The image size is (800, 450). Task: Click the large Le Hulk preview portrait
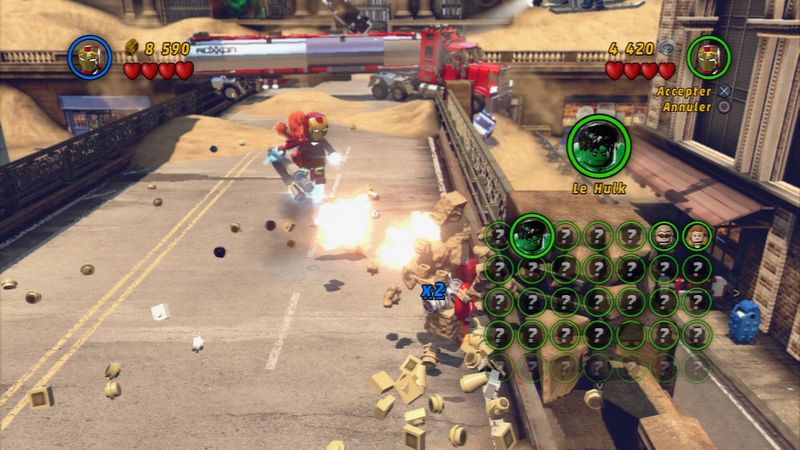click(x=598, y=145)
